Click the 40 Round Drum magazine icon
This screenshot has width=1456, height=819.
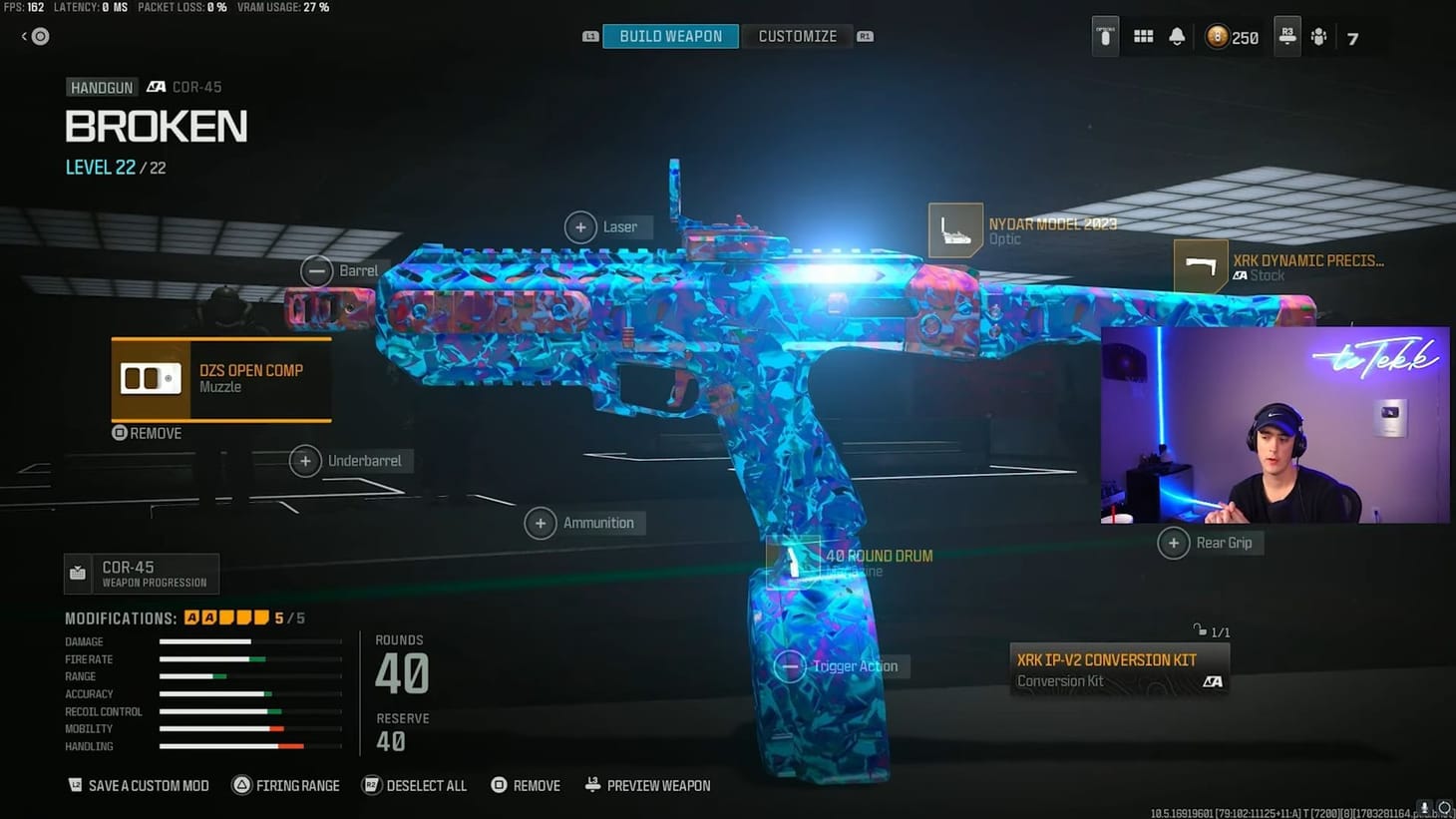click(793, 562)
